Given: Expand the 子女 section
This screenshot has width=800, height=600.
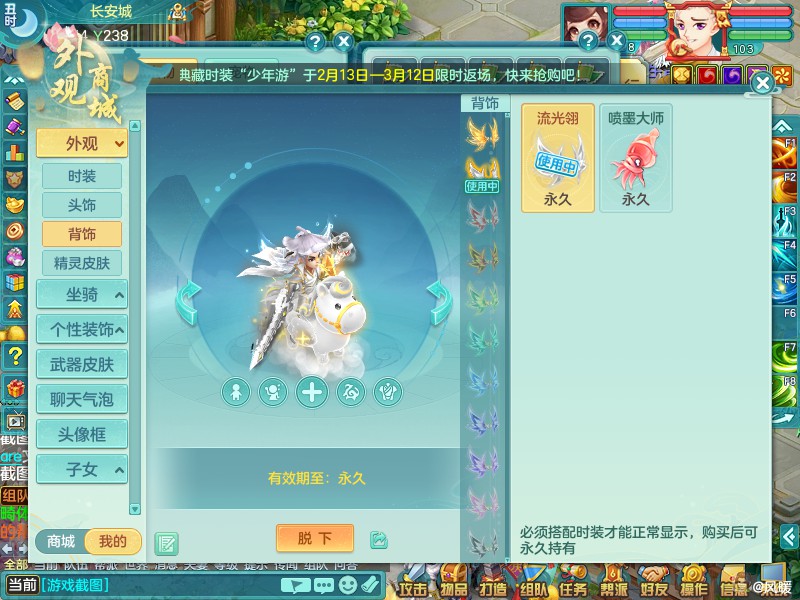Looking at the screenshot, I should pos(82,468).
